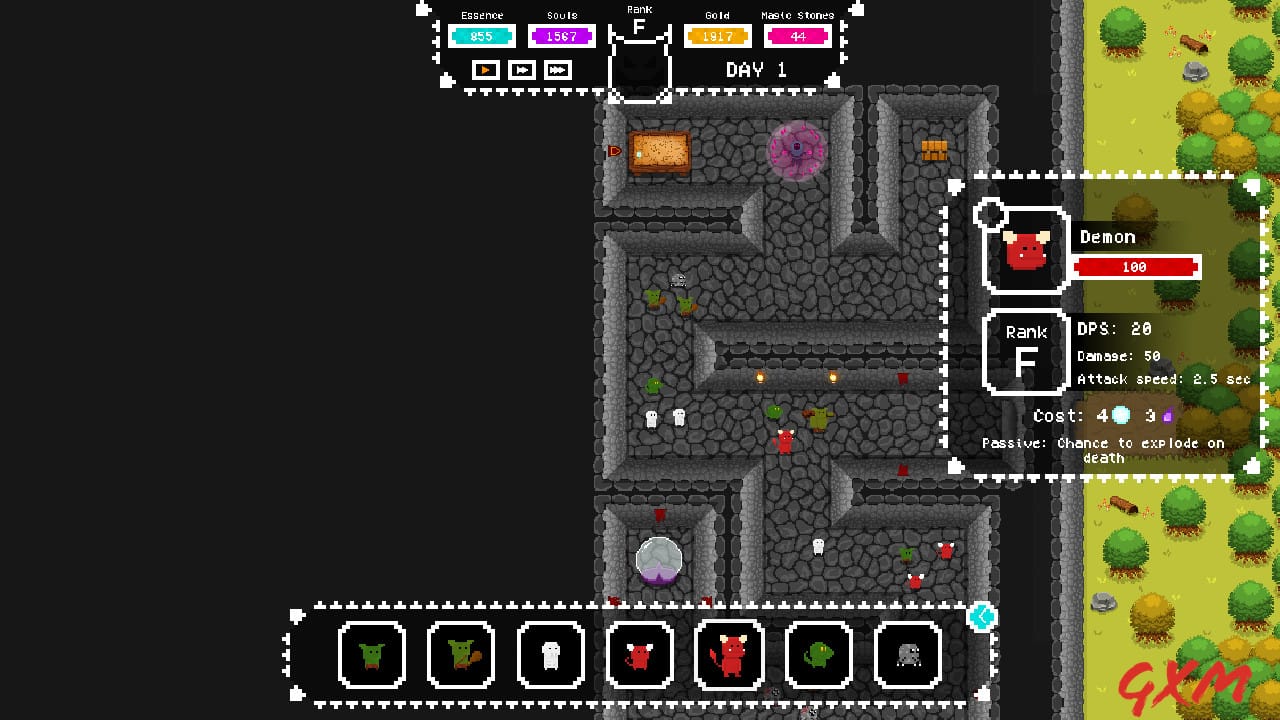Select the goblin with club unit icon

click(x=461, y=655)
